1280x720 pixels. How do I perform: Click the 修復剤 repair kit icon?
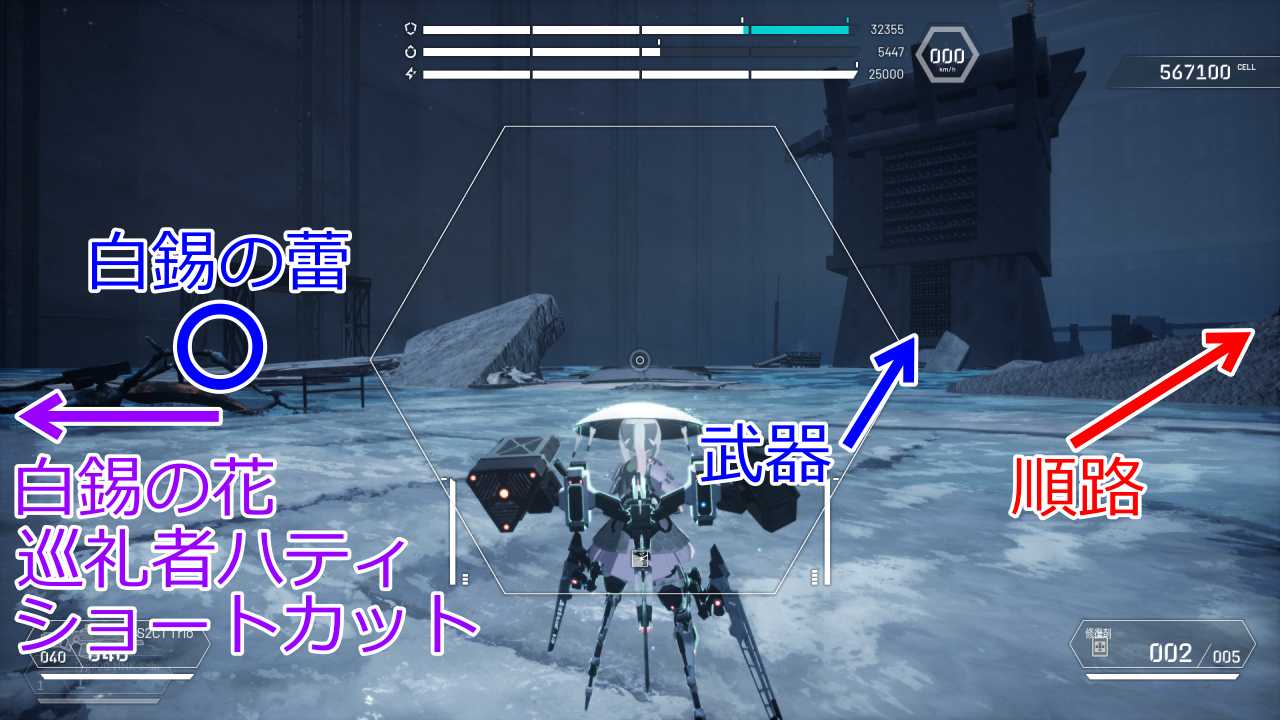pos(1101,649)
